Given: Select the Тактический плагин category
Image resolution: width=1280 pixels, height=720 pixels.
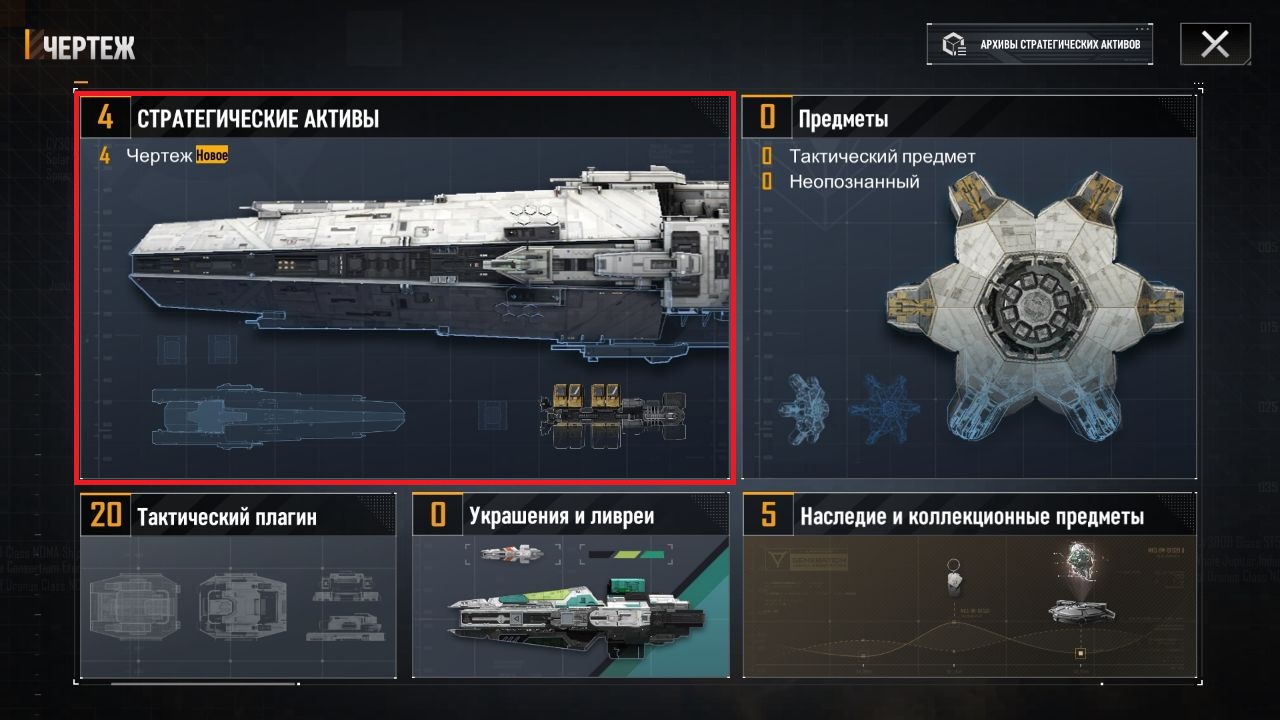Looking at the screenshot, I should coord(238,585).
